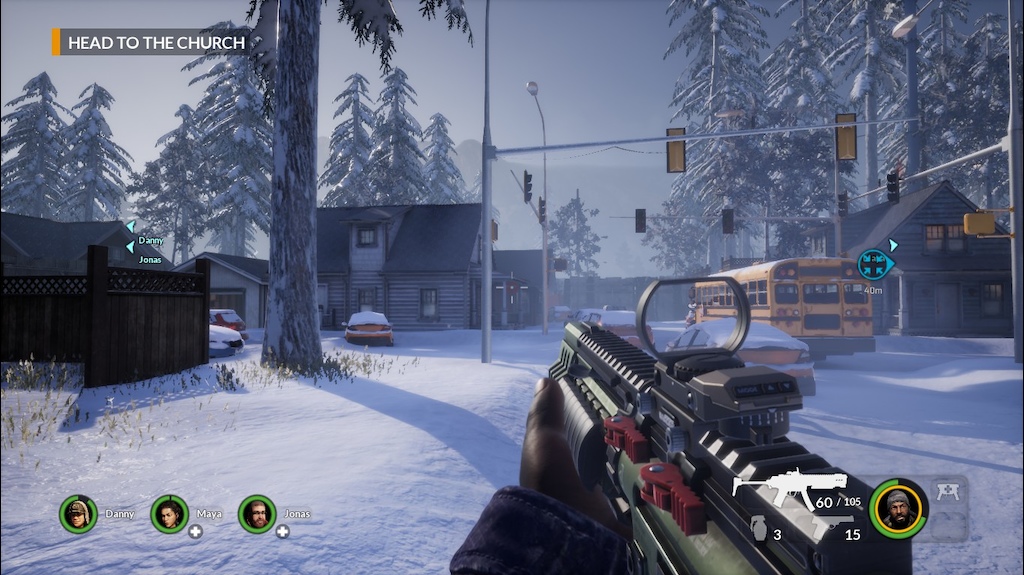Select Jonas's teammate portrait
The height and width of the screenshot is (575, 1024).
coord(257,514)
